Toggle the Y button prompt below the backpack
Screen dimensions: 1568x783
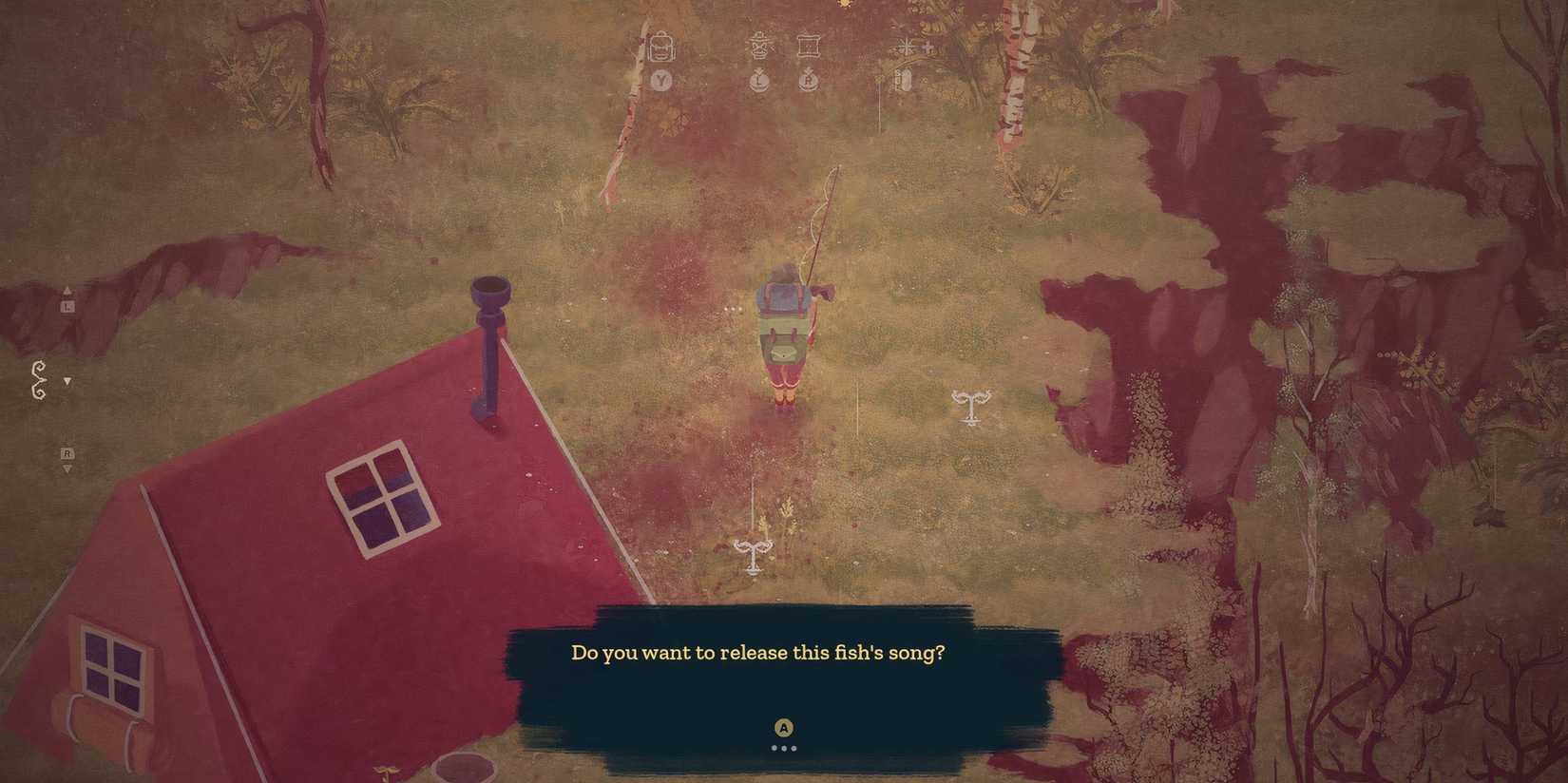click(x=662, y=80)
